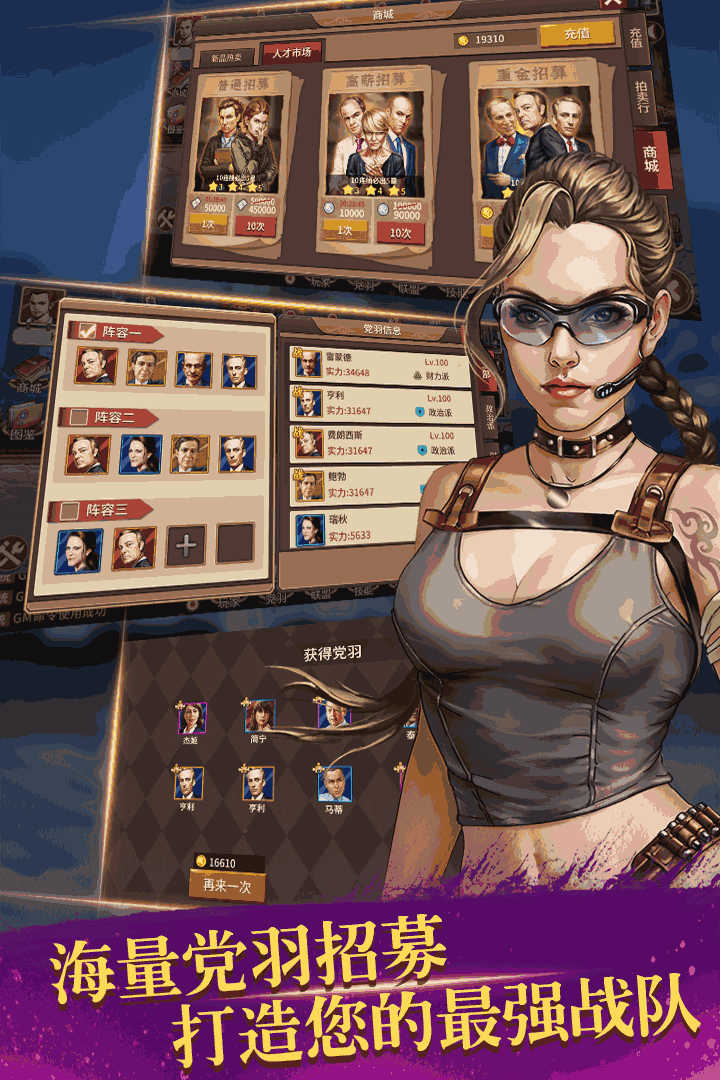View the 马蒂 portrait reward
Image resolution: width=720 pixels, height=1080 pixels.
tap(334, 784)
